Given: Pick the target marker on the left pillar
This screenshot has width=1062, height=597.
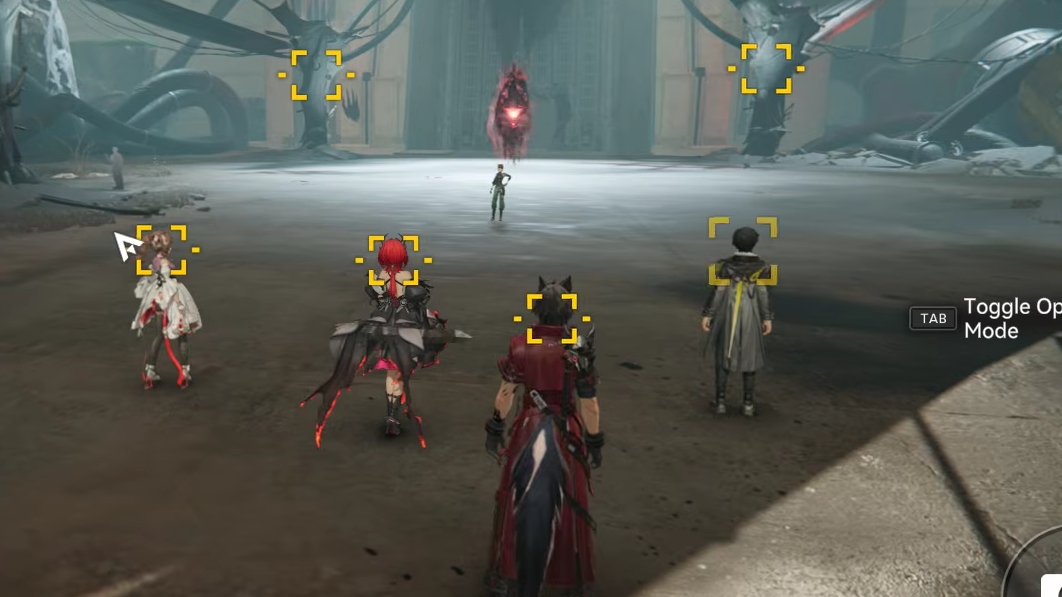Looking at the screenshot, I should coord(316,75).
